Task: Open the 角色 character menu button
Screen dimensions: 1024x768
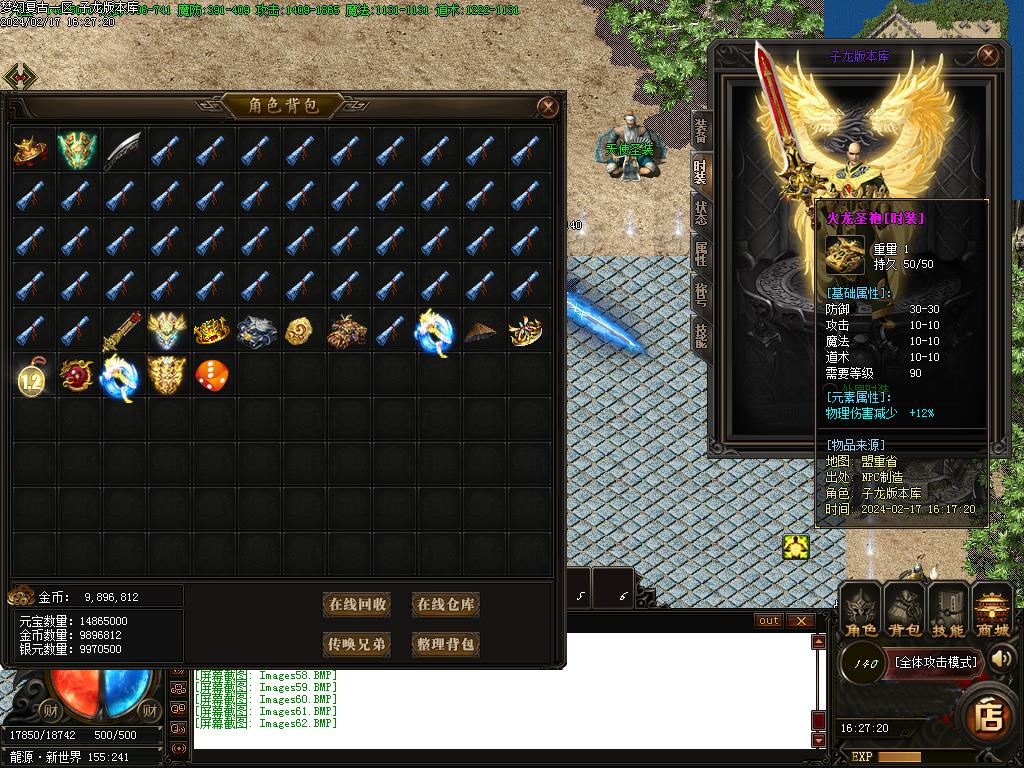Action: click(861, 611)
